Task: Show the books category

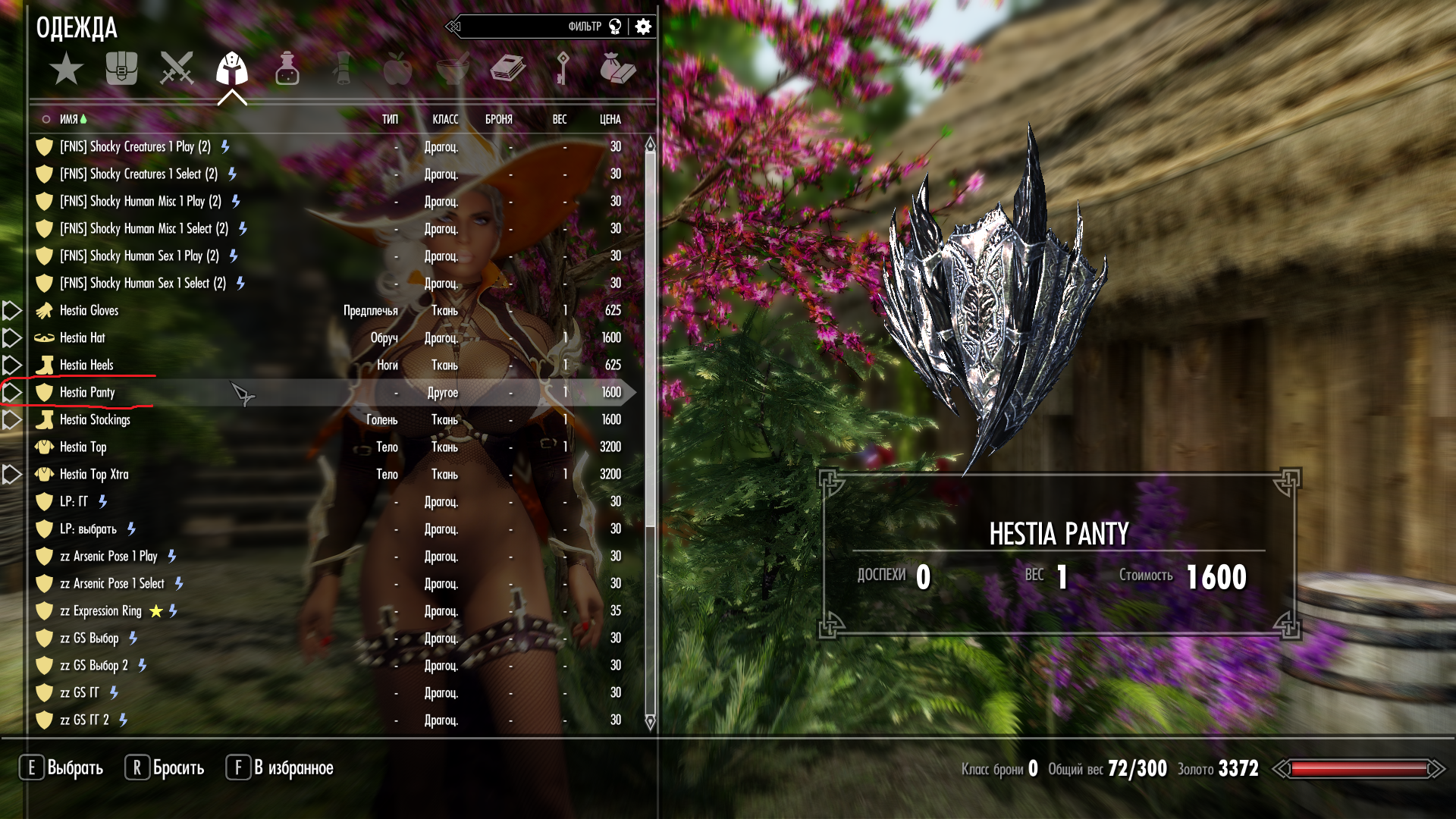Action: point(507,69)
